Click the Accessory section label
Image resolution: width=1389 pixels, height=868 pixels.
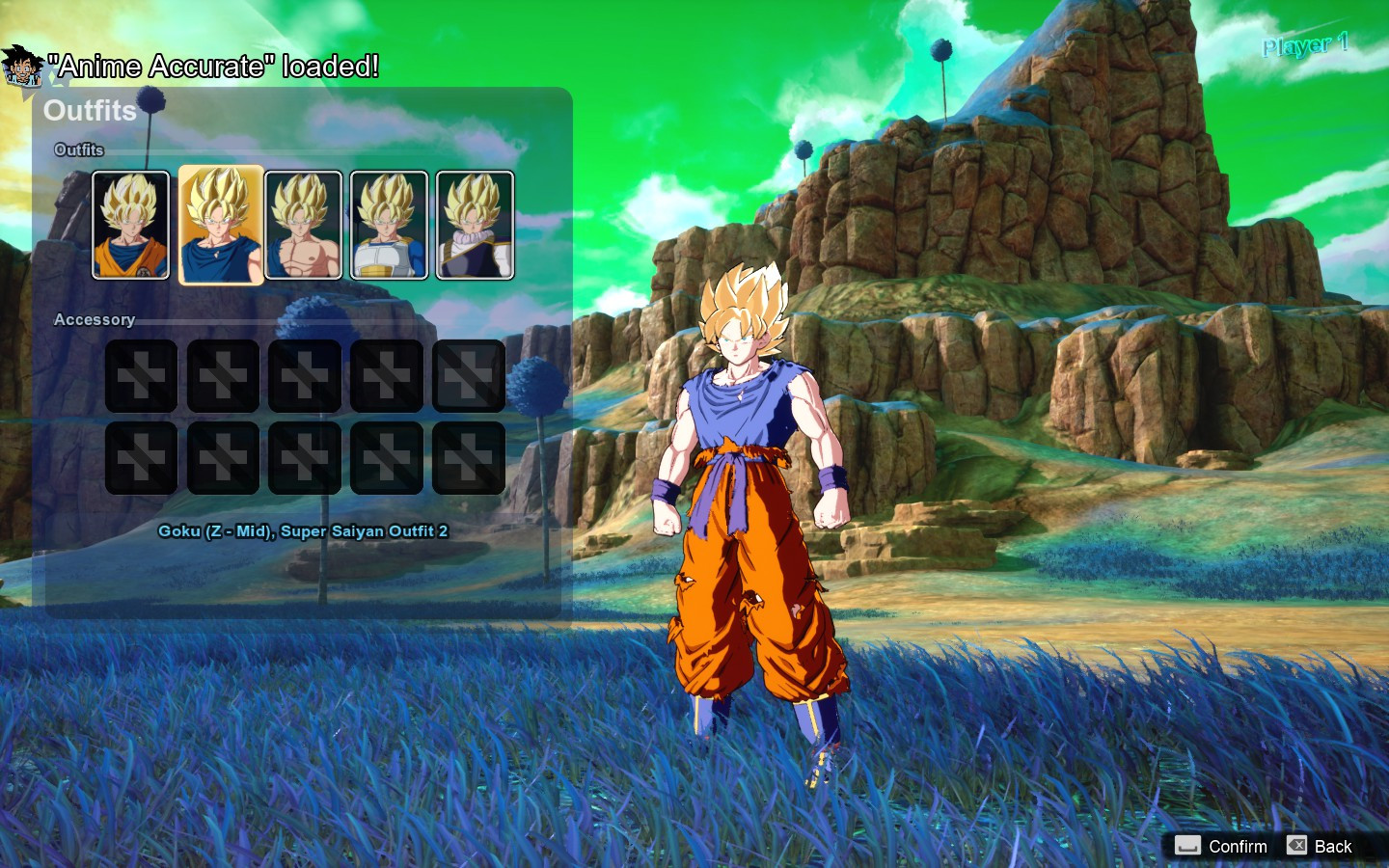(x=94, y=319)
